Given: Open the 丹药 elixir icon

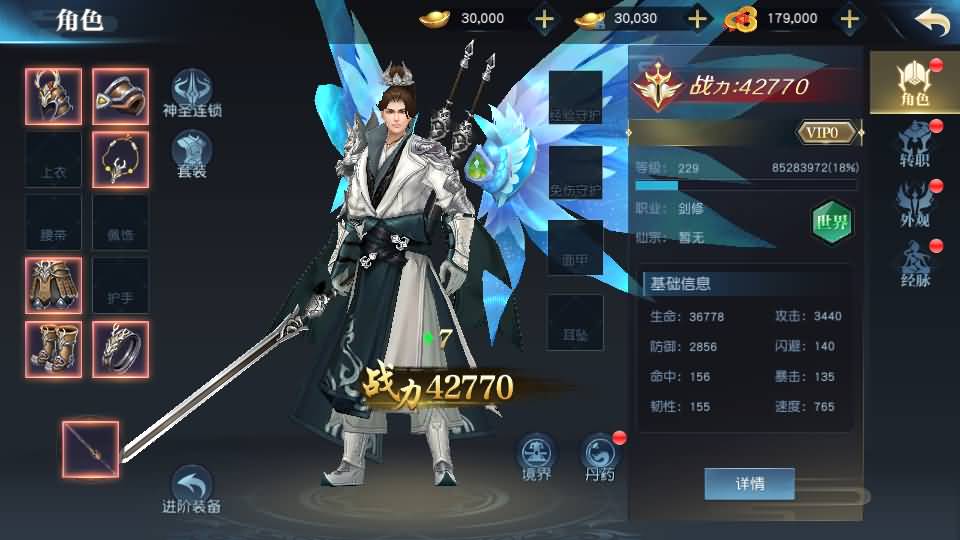Looking at the screenshot, I should click(601, 458).
